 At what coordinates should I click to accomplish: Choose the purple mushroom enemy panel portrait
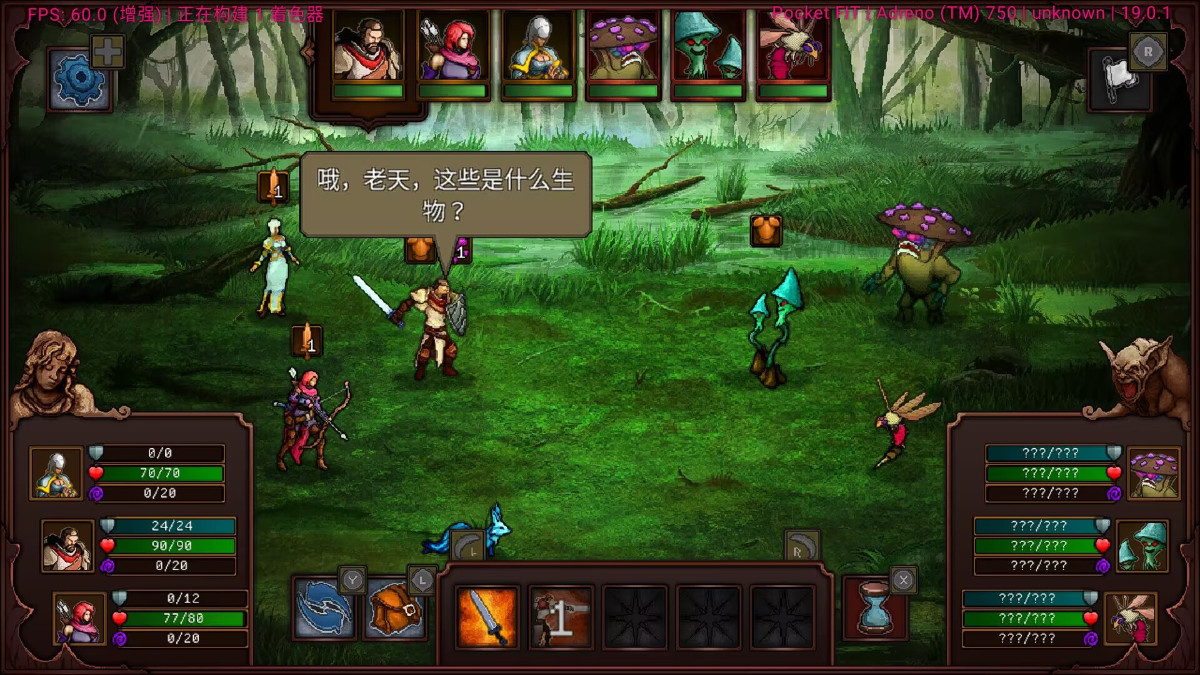pos(1153,473)
